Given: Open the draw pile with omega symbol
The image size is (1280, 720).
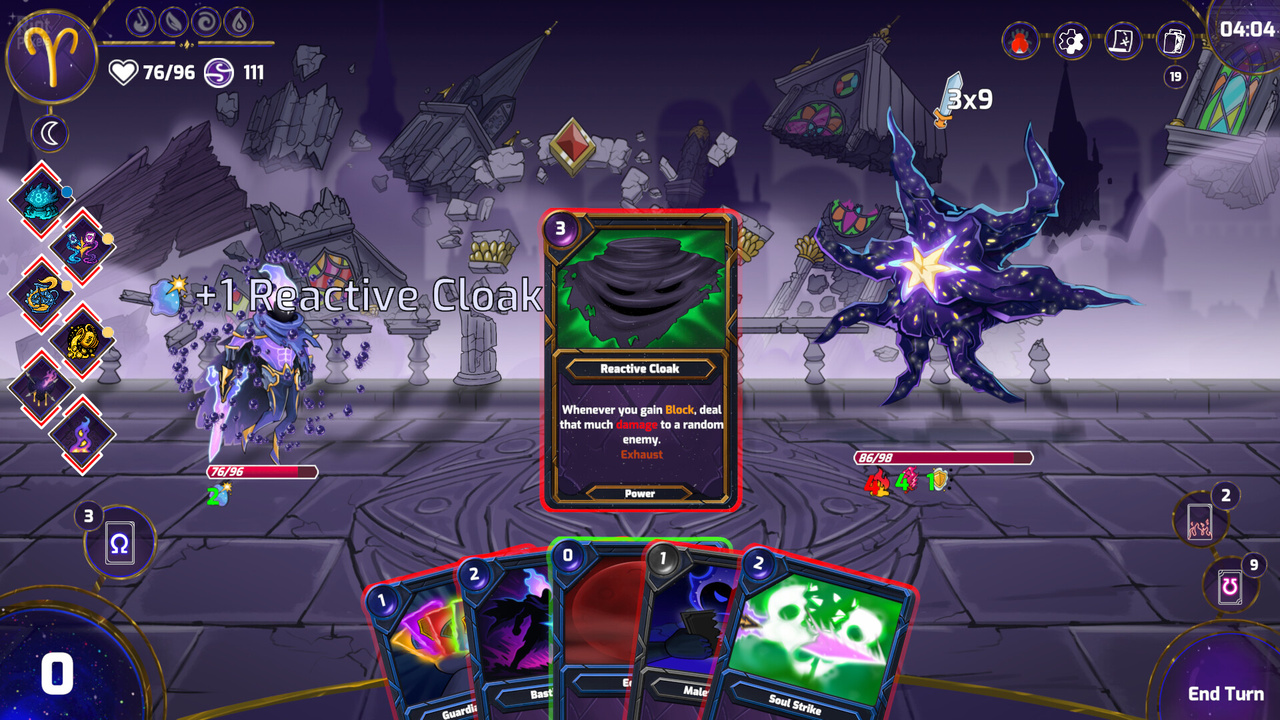Looking at the screenshot, I should pyautogui.click(x=119, y=545).
